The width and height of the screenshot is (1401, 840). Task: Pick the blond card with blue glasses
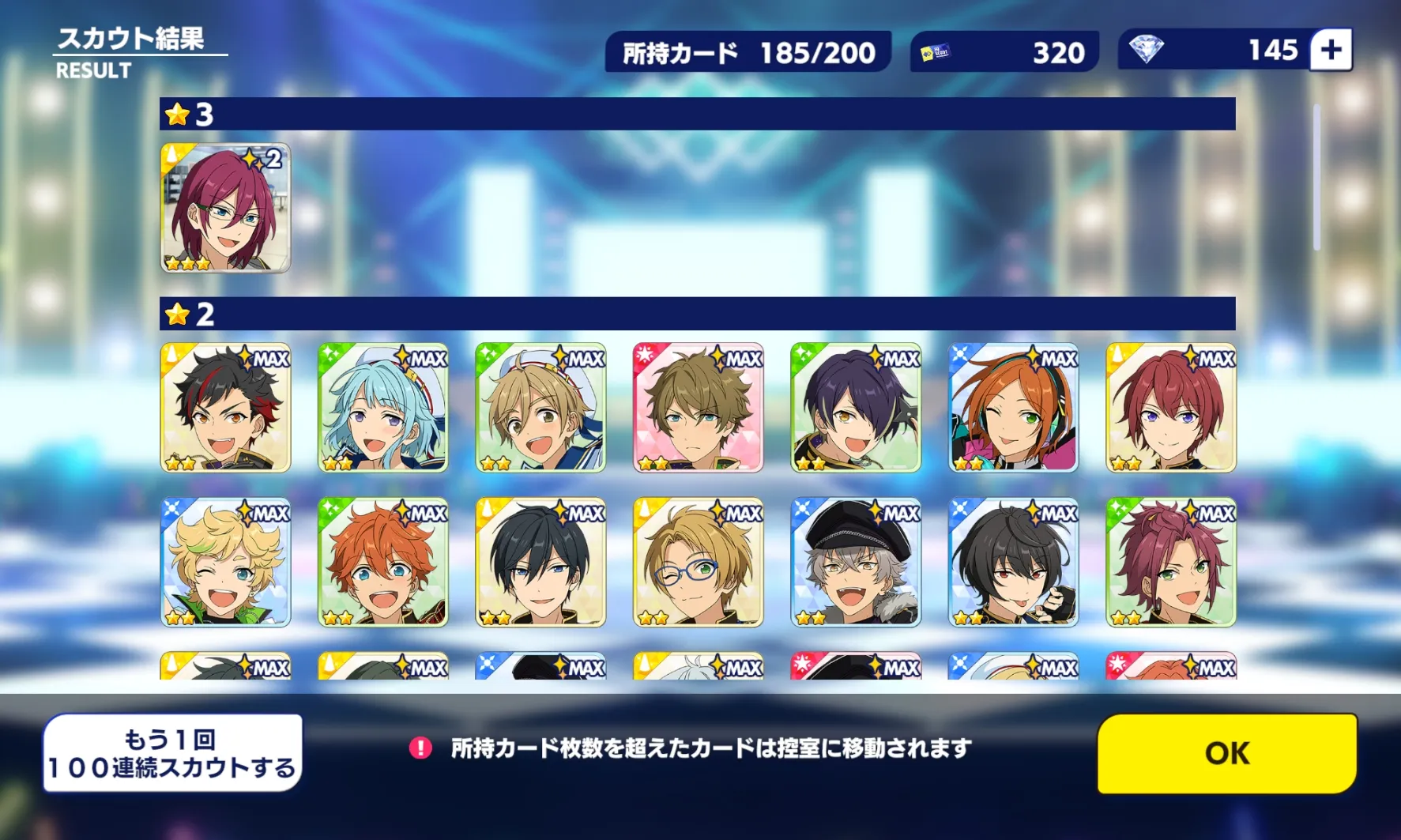699,563
